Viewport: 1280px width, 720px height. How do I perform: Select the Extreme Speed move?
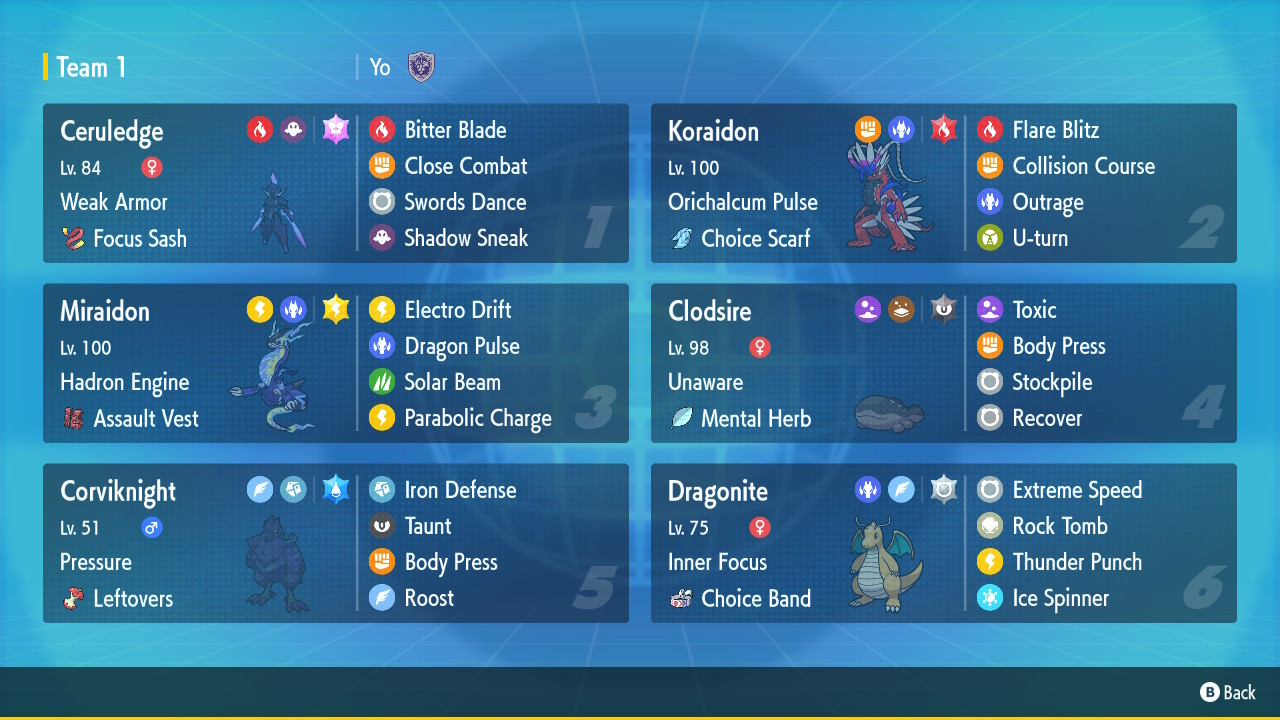click(1076, 490)
